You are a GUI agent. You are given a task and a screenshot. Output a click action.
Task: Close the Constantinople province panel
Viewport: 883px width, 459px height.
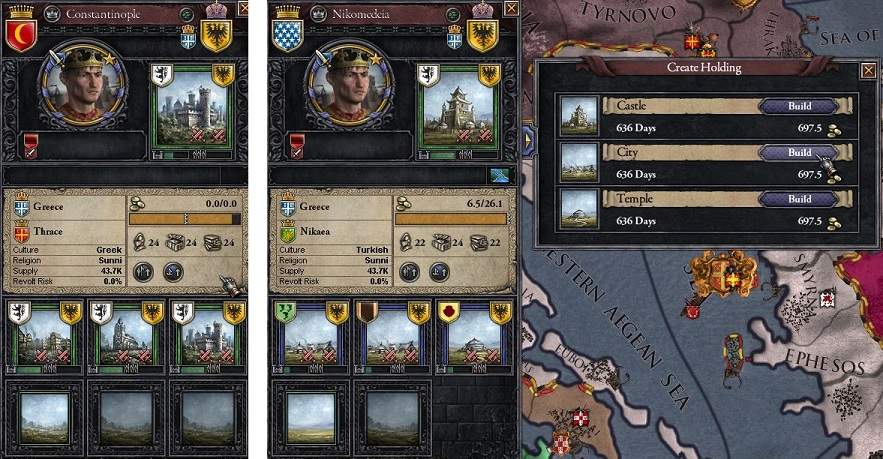243,9
